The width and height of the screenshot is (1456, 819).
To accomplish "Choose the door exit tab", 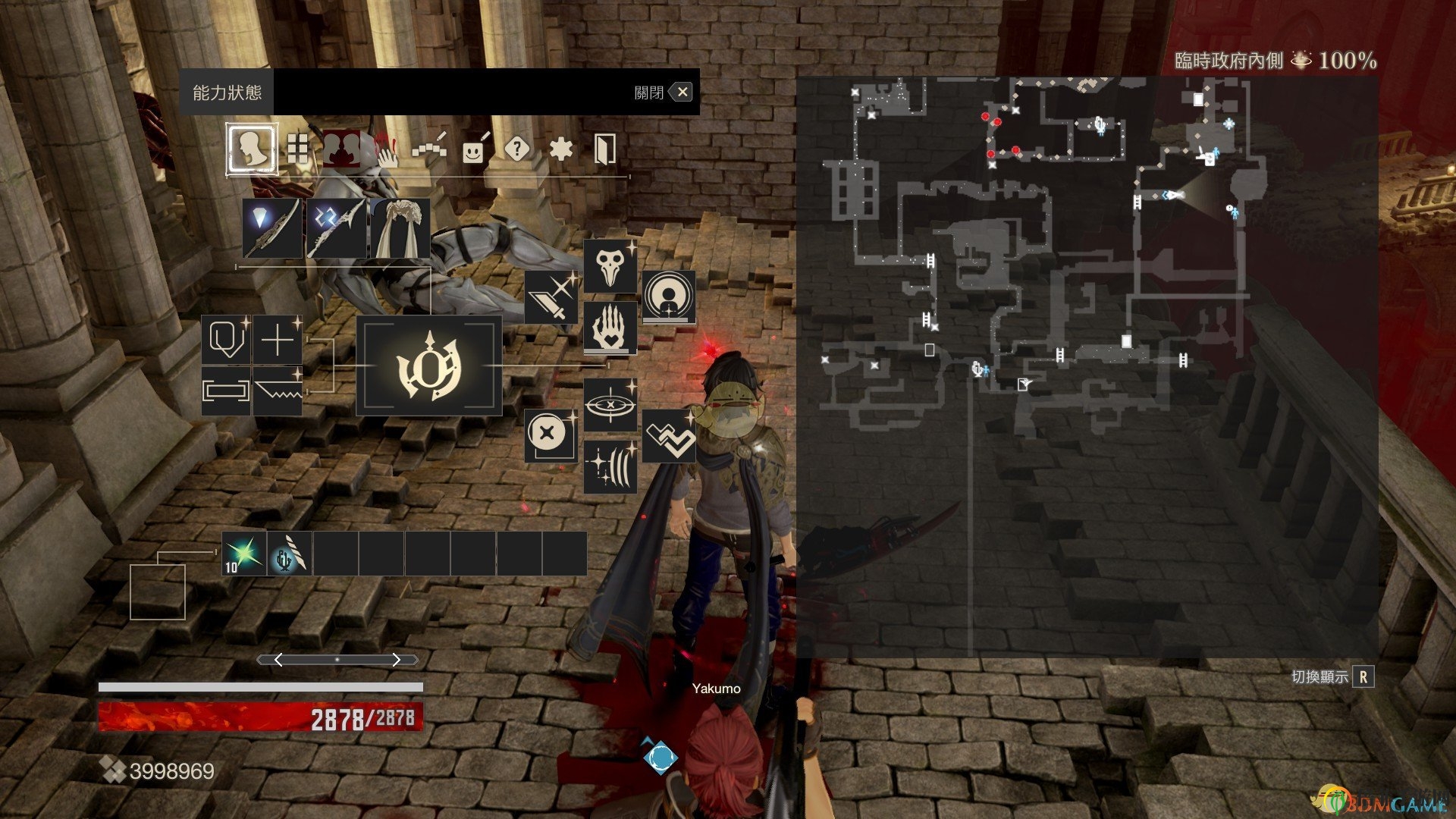I will click(x=604, y=149).
